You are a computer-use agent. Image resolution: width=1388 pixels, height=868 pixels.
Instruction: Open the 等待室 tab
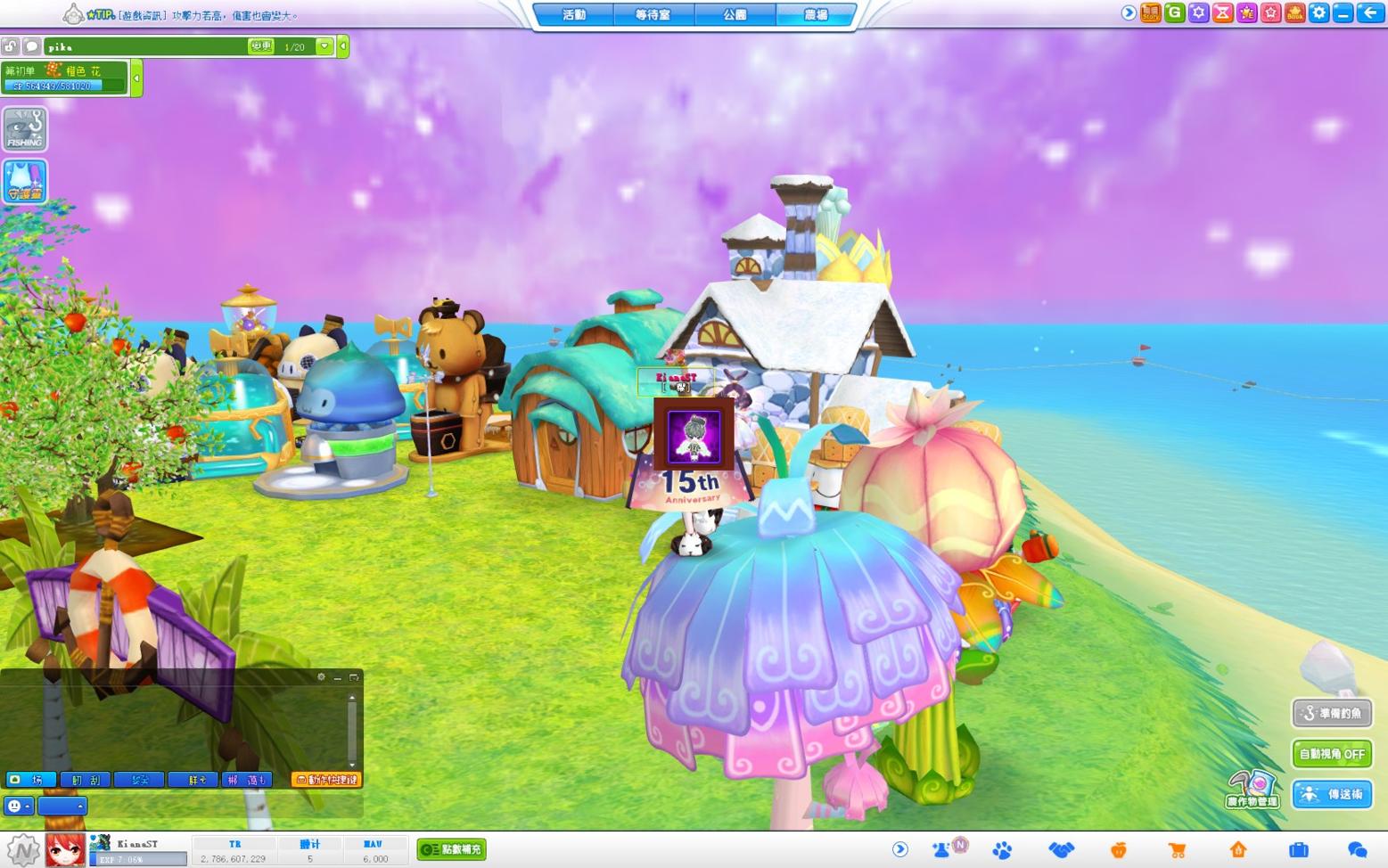[653, 15]
